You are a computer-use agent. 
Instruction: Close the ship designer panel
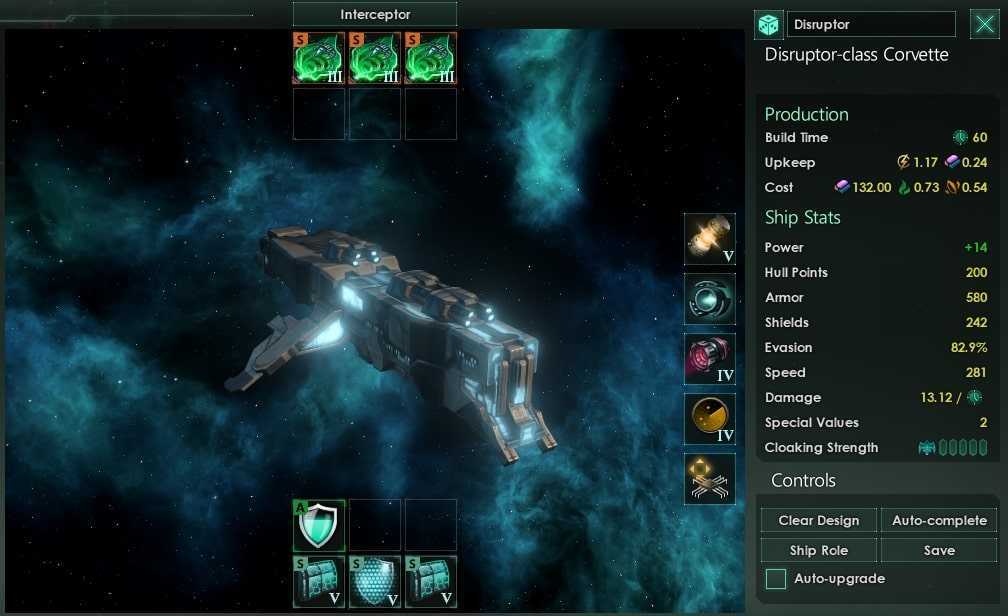[983, 24]
